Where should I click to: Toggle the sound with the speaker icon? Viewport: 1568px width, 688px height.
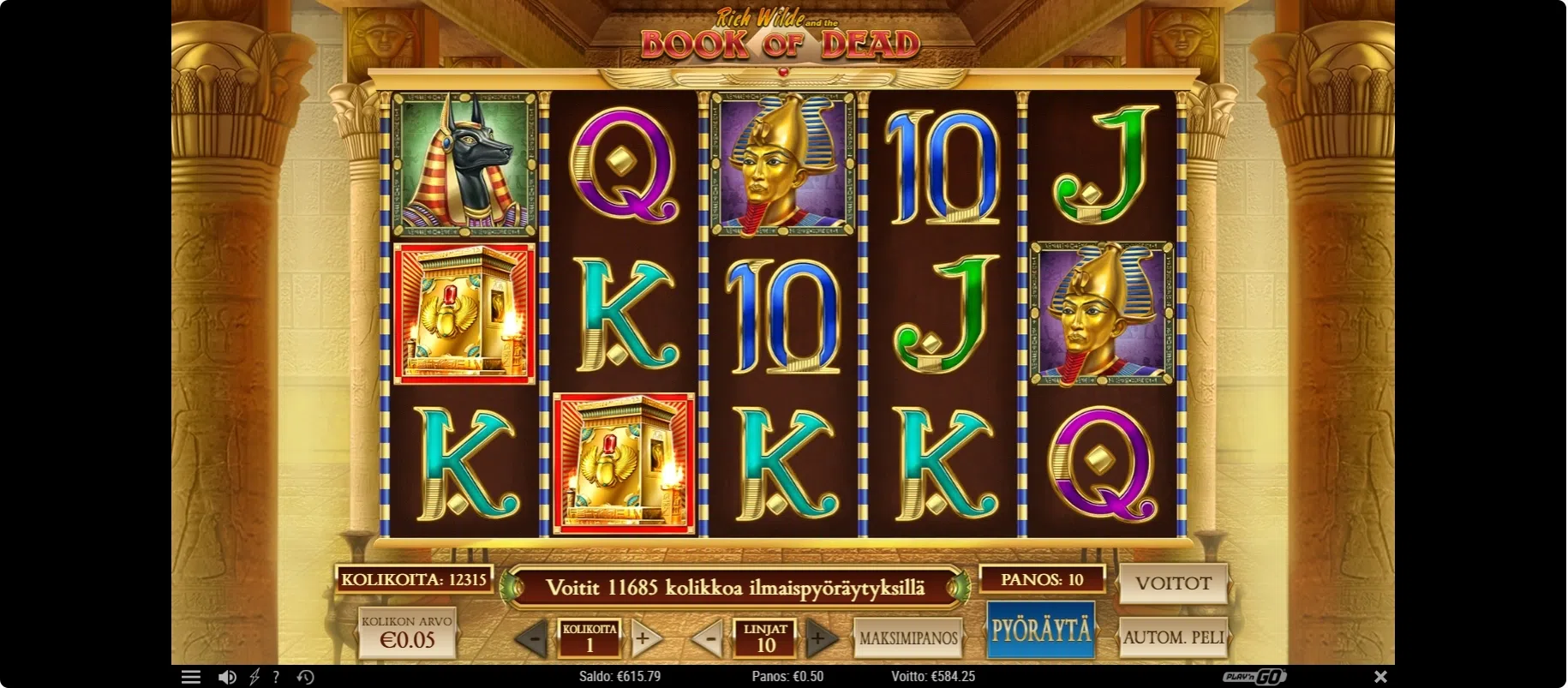tap(227, 677)
